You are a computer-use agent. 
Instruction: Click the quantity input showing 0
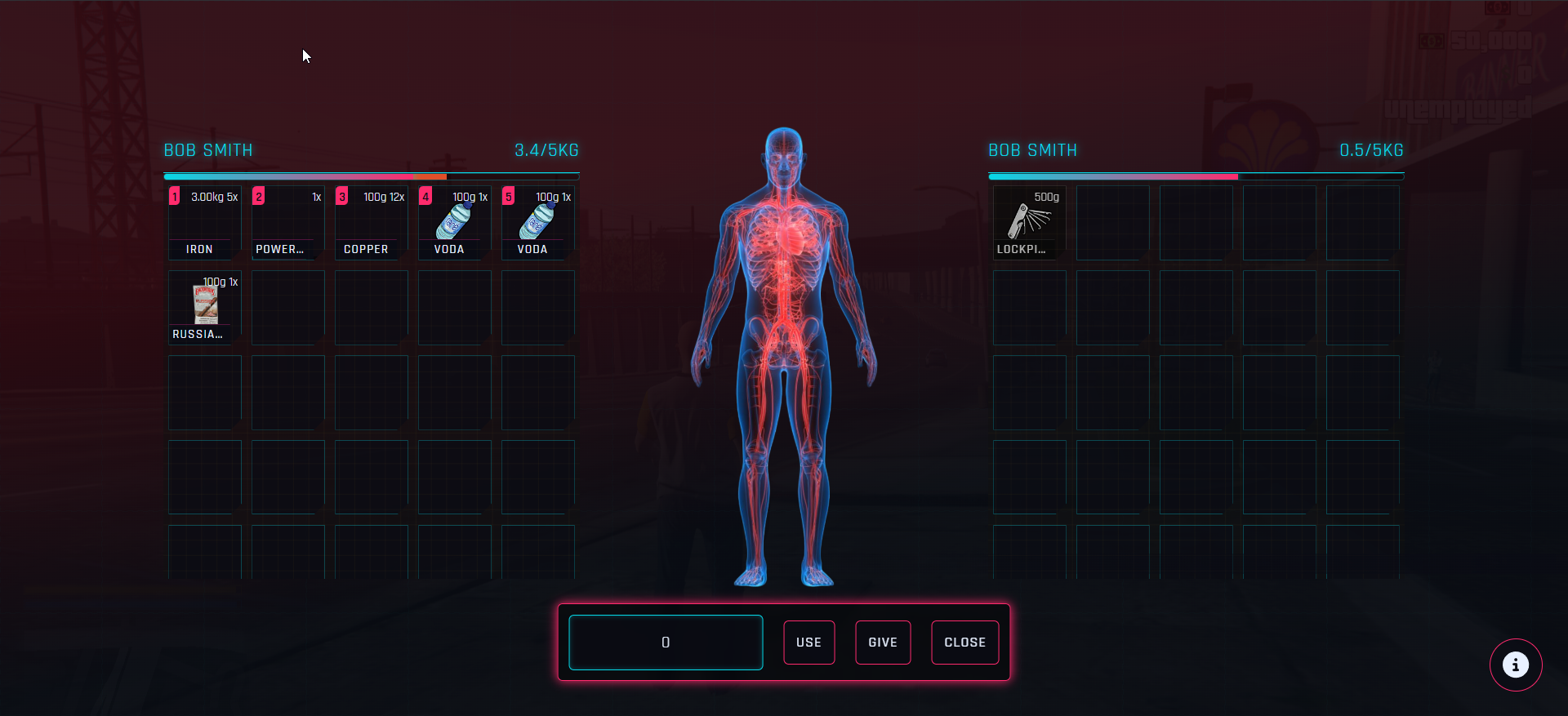click(665, 643)
